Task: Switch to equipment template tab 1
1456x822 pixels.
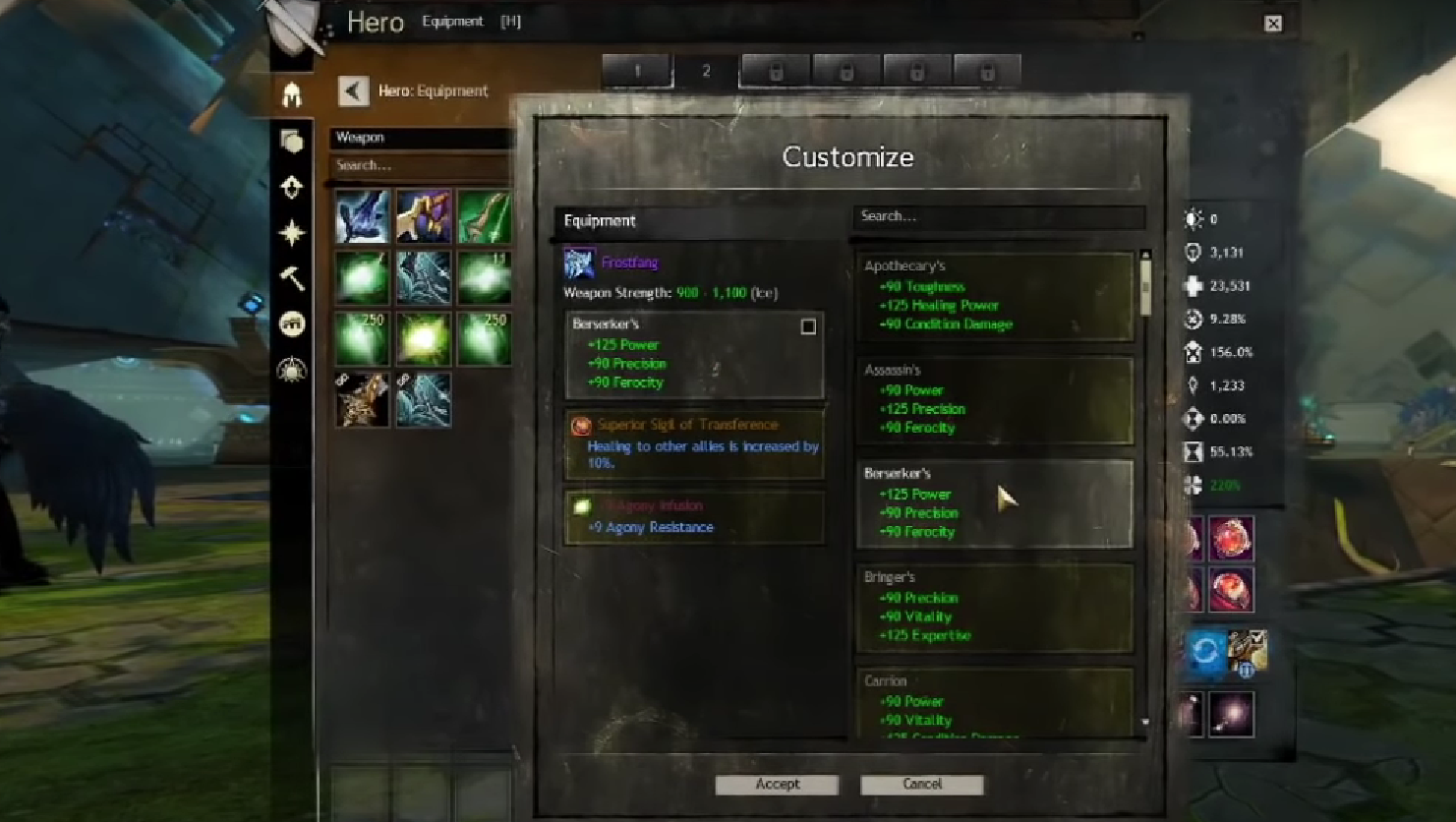Action: pos(637,72)
